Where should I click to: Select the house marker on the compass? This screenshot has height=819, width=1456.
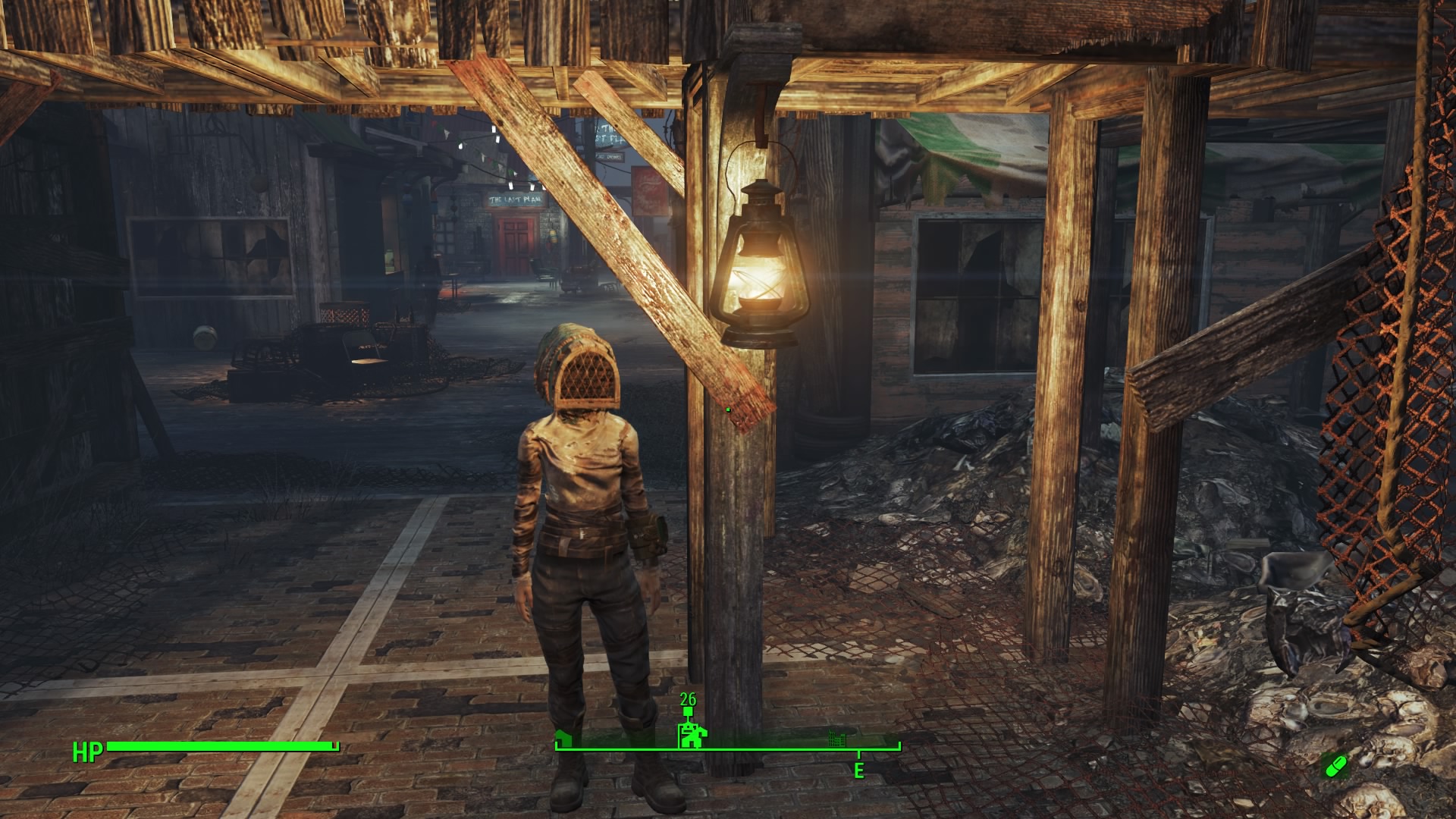click(x=562, y=739)
